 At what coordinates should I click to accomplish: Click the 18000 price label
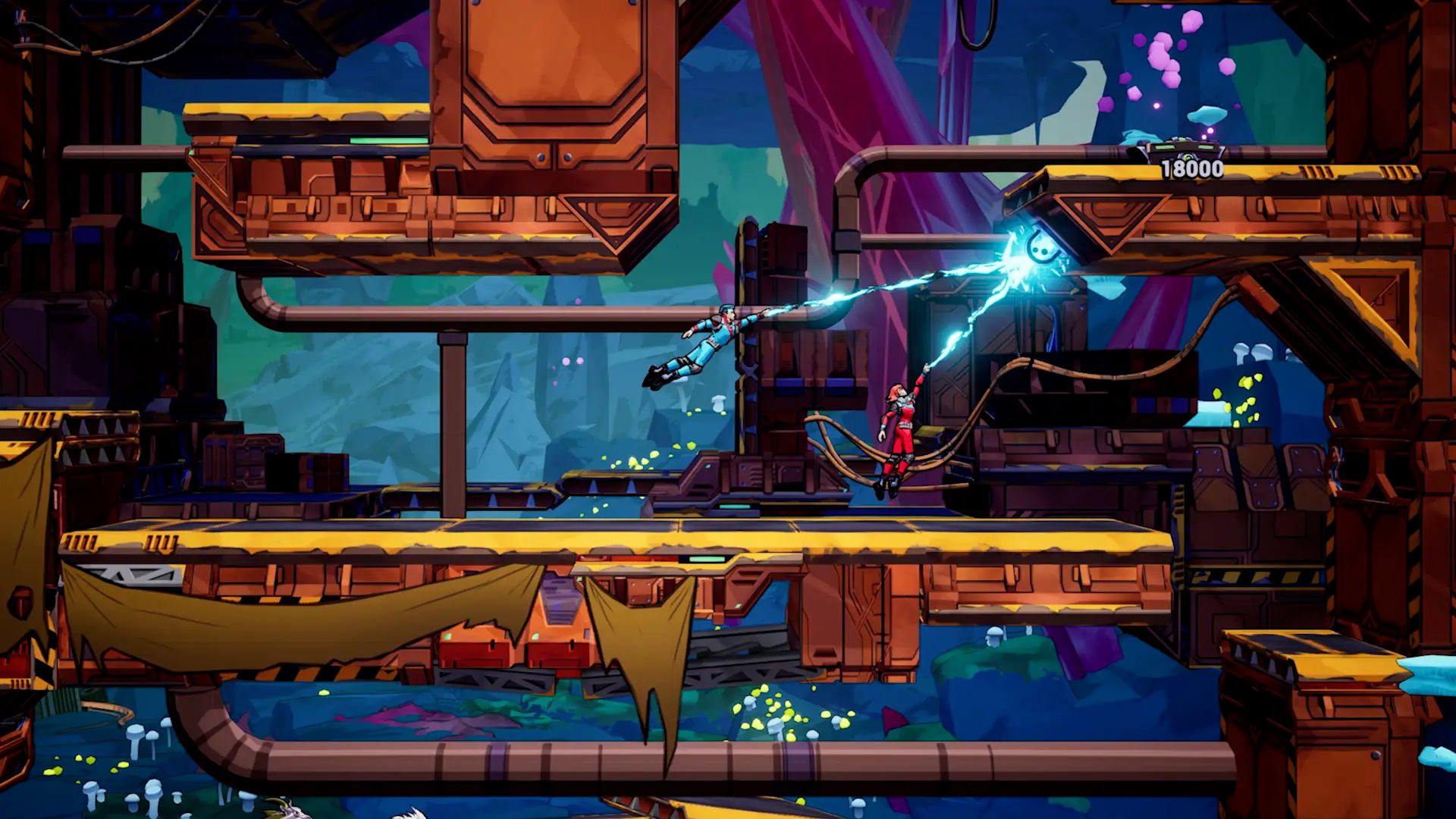click(1192, 168)
